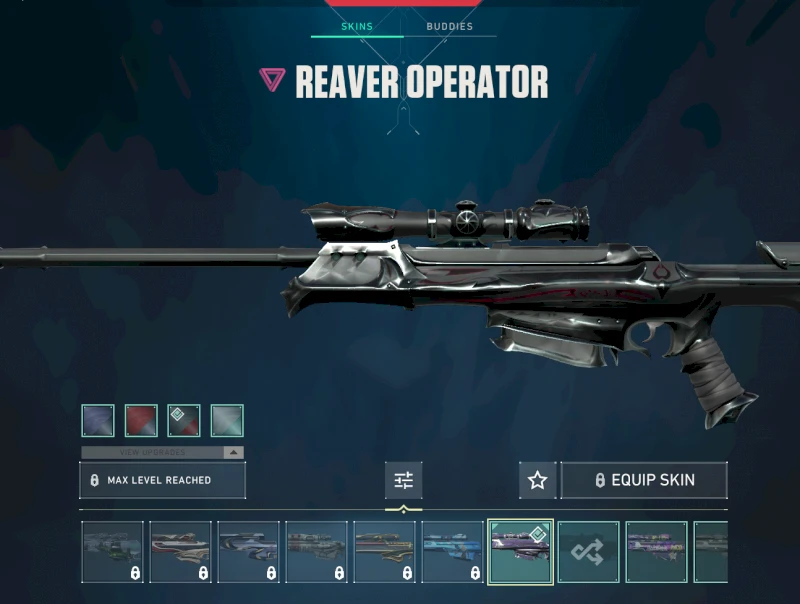Click the Max Level Reached button
800x604 pixels.
coord(162,480)
